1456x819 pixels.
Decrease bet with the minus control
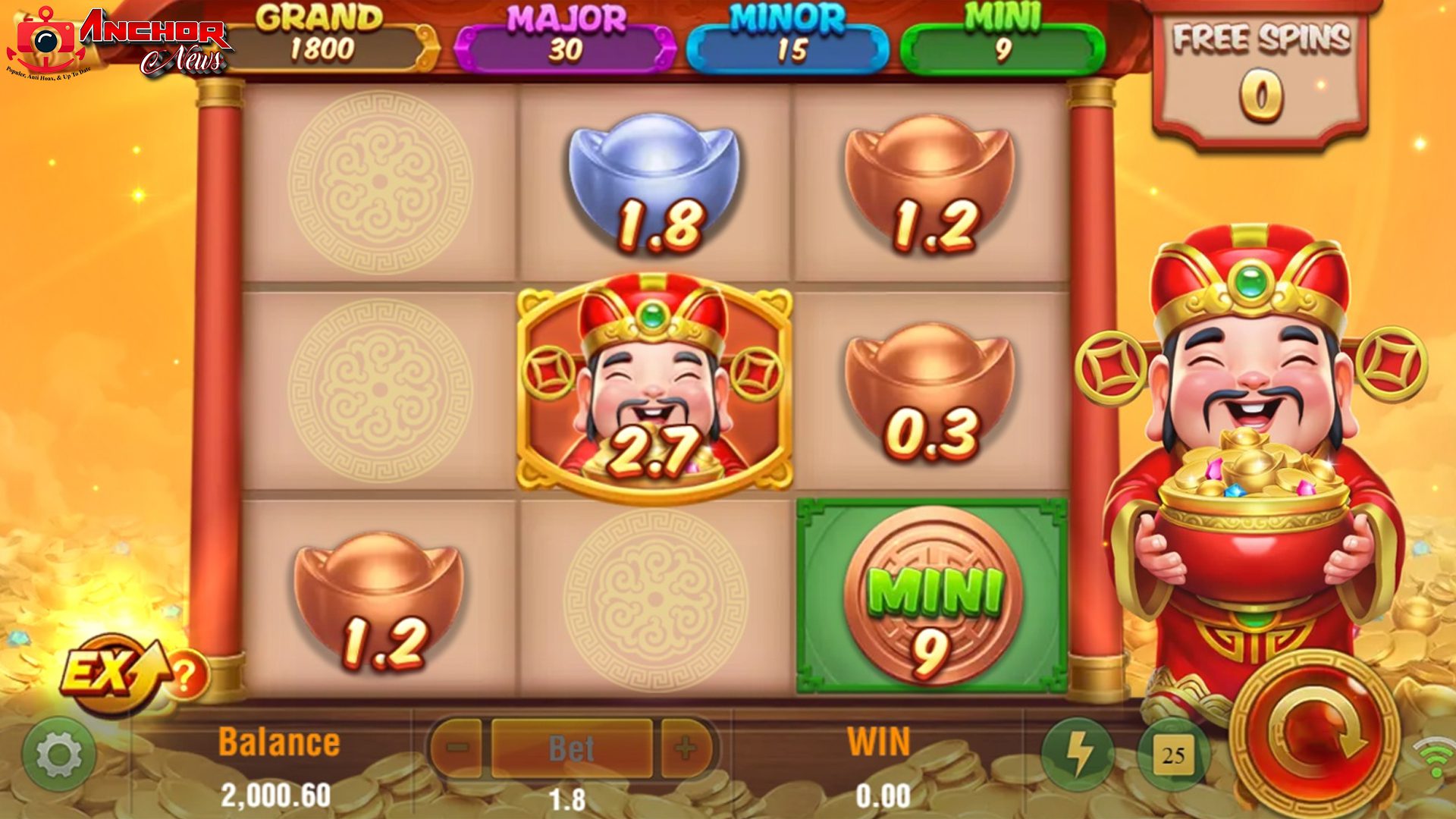pyautogui.click(x=458, y=749)
